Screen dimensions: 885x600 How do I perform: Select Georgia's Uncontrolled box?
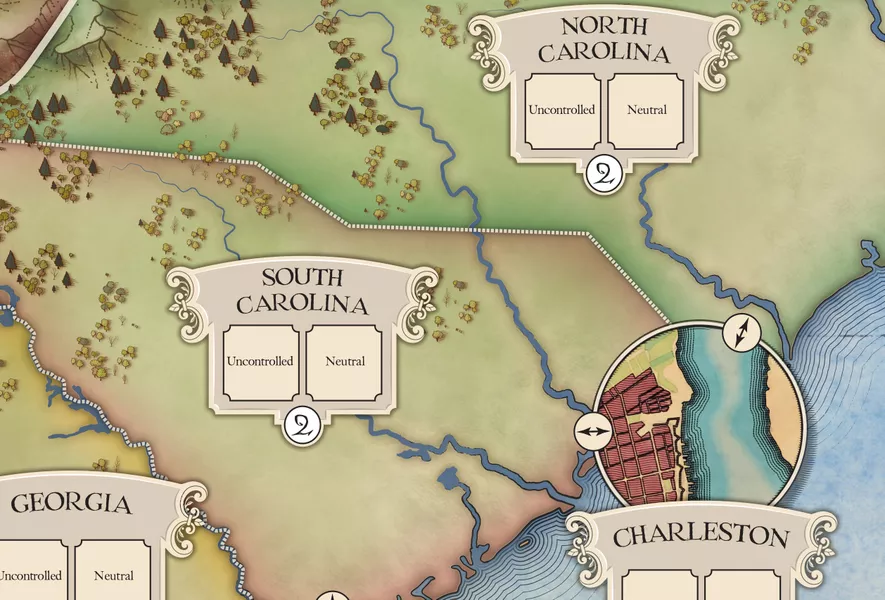[x=30, y=574]
